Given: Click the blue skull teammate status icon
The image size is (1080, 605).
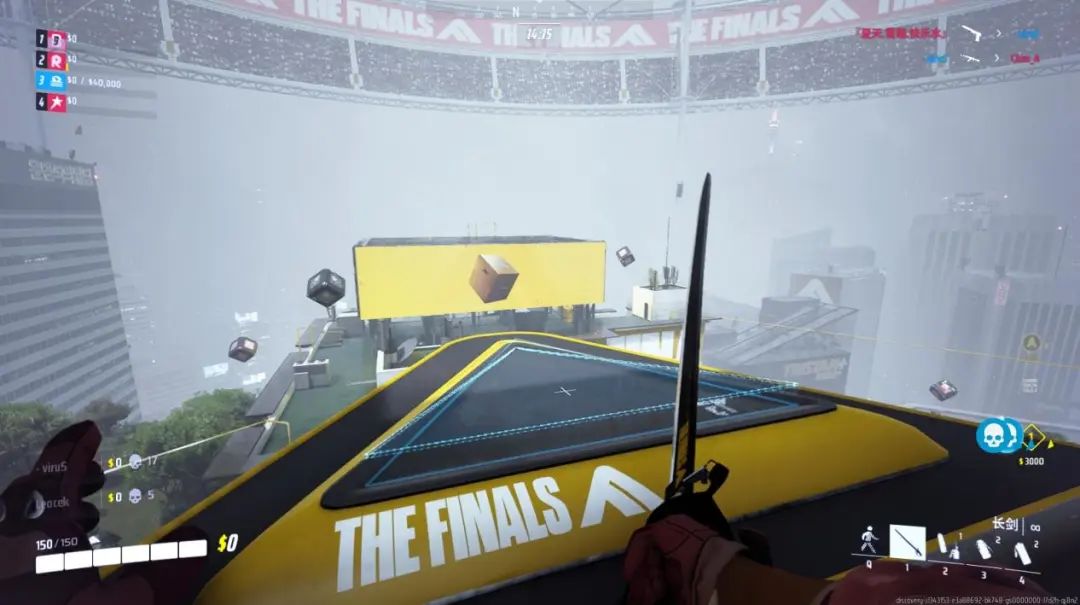Looking at the screenshot, I should (992, 434).
